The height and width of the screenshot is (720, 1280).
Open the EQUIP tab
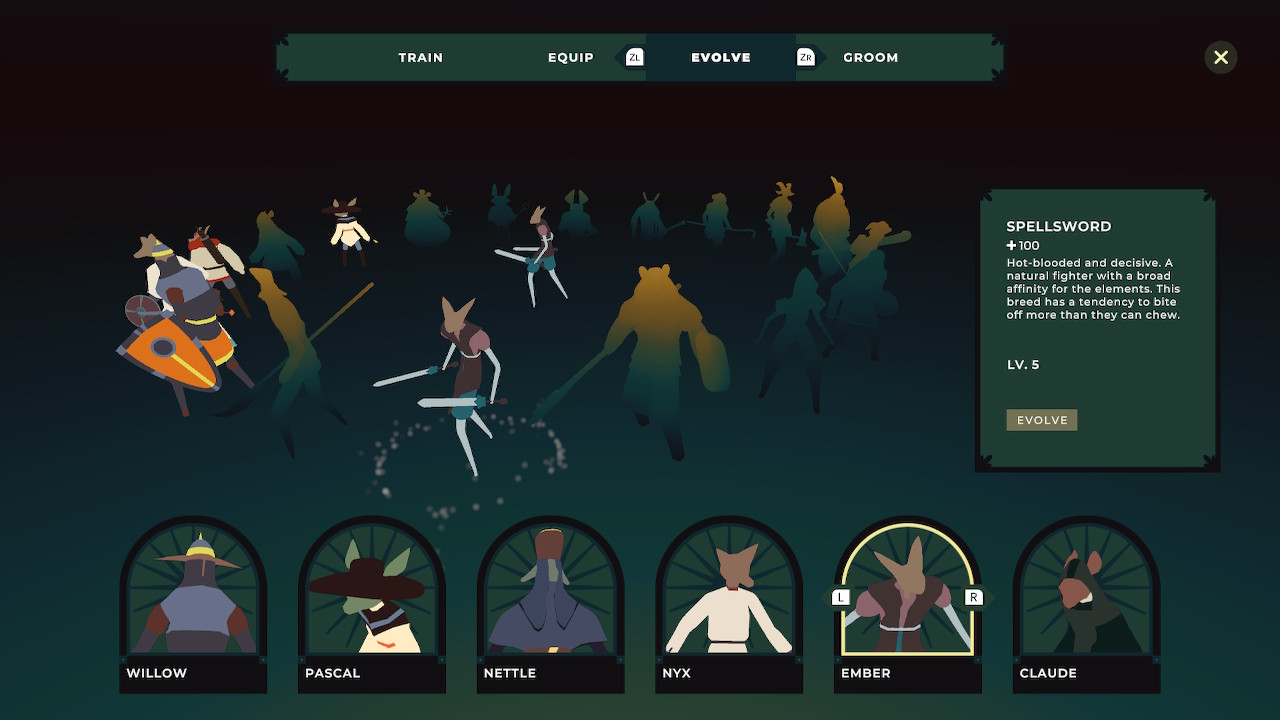pyautogui.click(x=570, y=57)
